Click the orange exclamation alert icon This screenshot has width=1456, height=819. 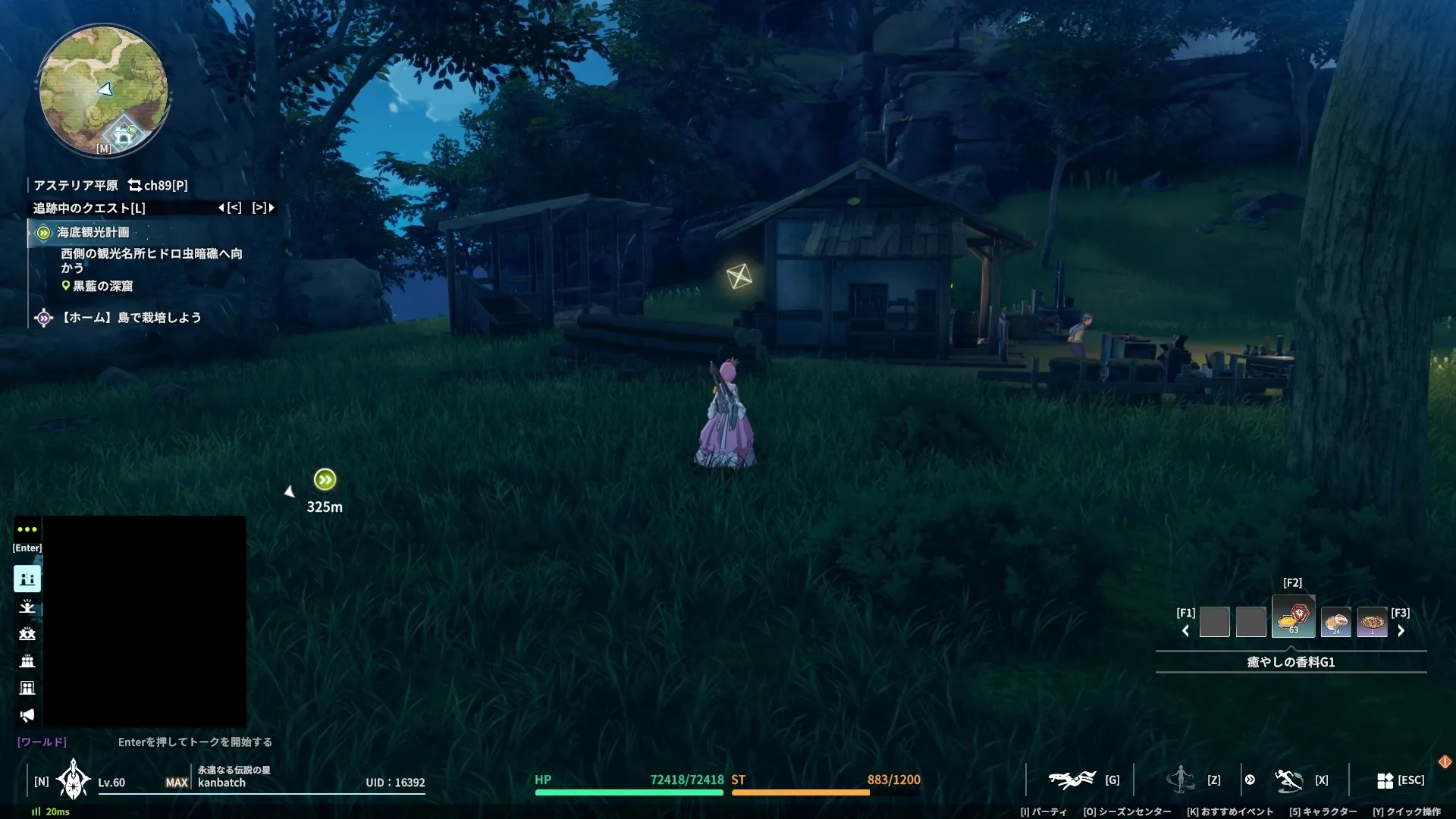pos(1445,761)
